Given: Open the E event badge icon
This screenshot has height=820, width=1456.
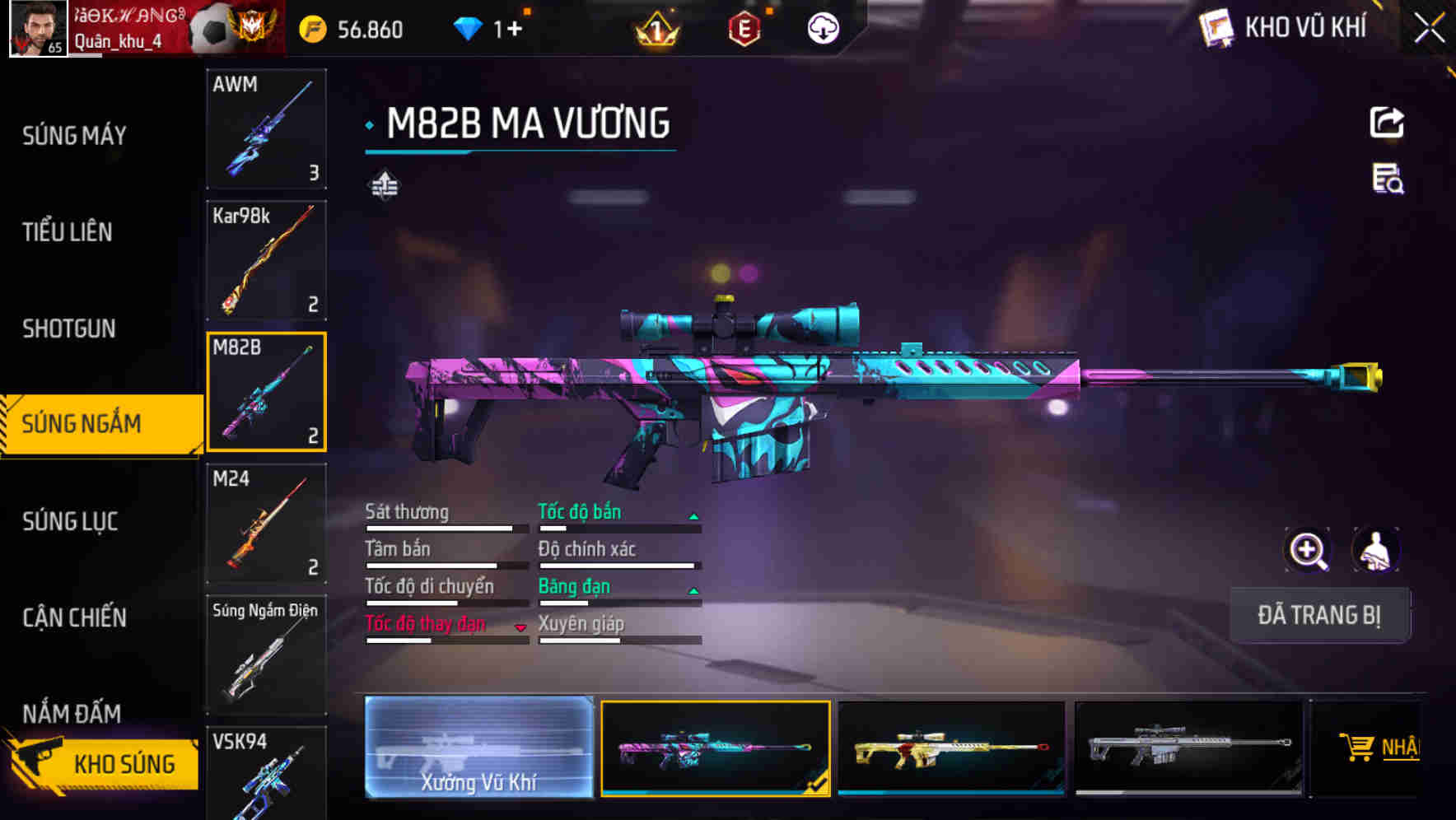Looking at the screenshot, I should [x=744, y=27].
